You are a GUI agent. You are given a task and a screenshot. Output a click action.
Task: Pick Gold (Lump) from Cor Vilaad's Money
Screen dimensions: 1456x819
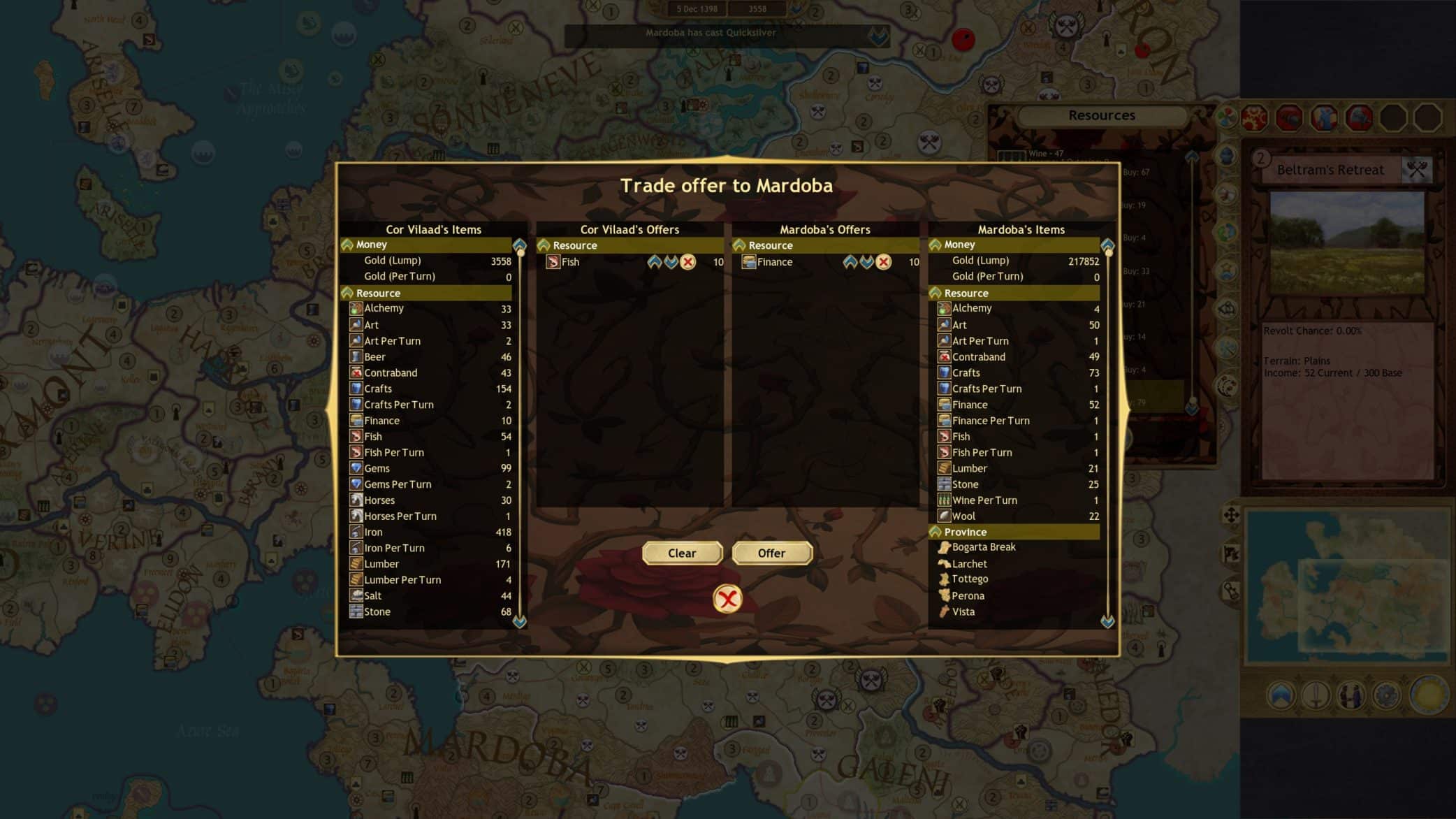coord(393,261)
